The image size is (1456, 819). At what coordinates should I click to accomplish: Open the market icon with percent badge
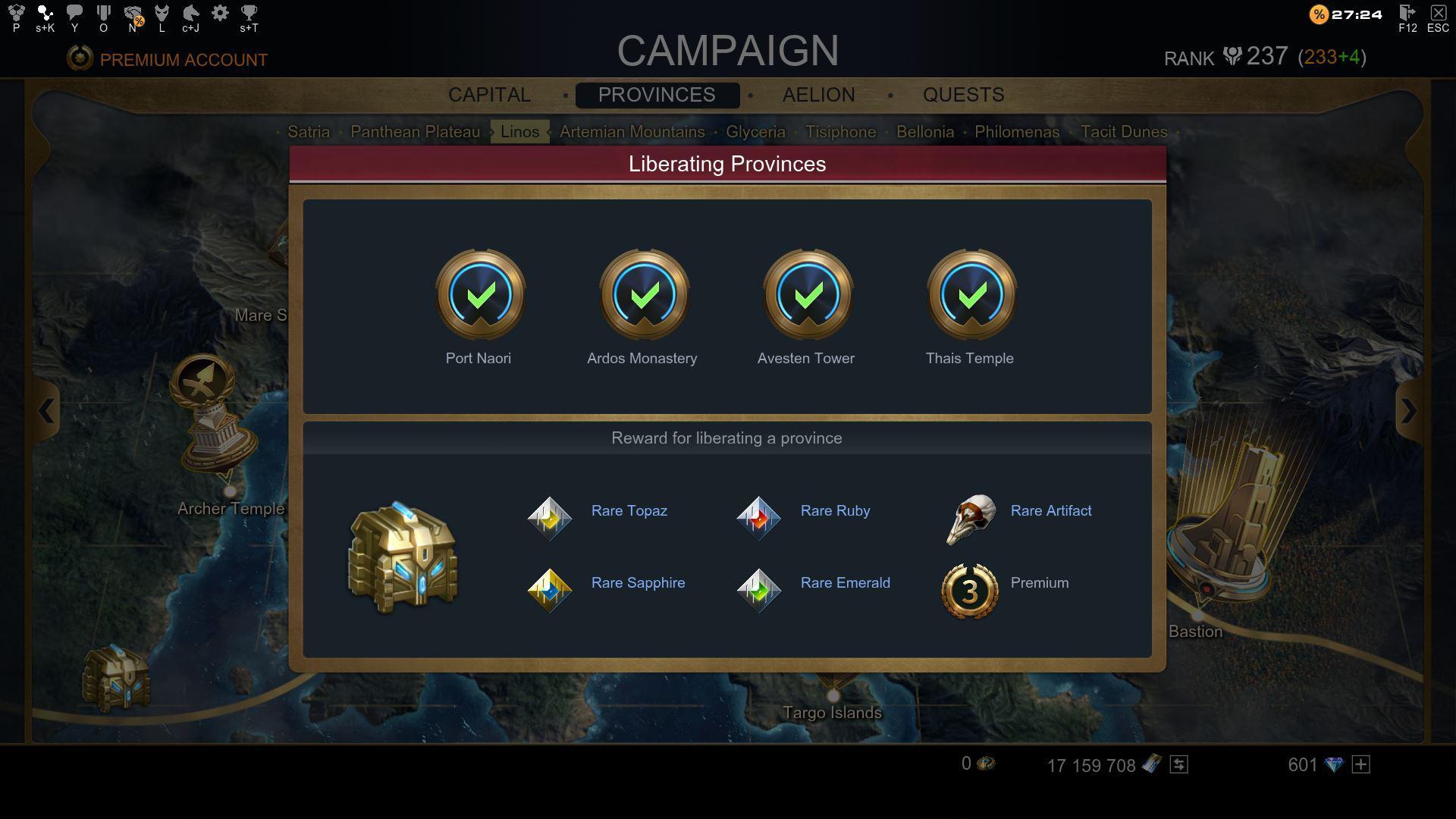(x=133, y=11)
